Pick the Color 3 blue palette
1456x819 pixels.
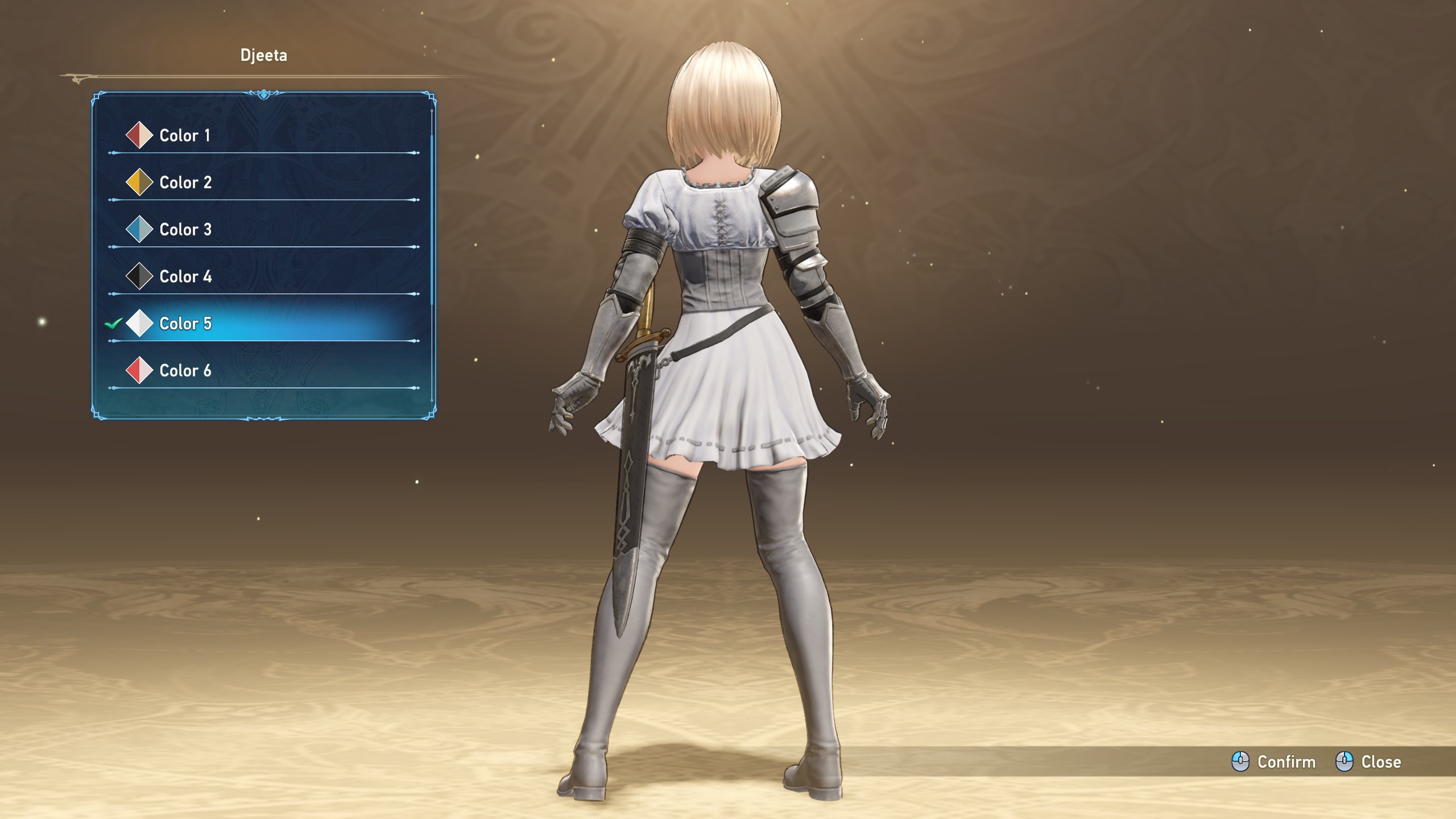point(185,230)
